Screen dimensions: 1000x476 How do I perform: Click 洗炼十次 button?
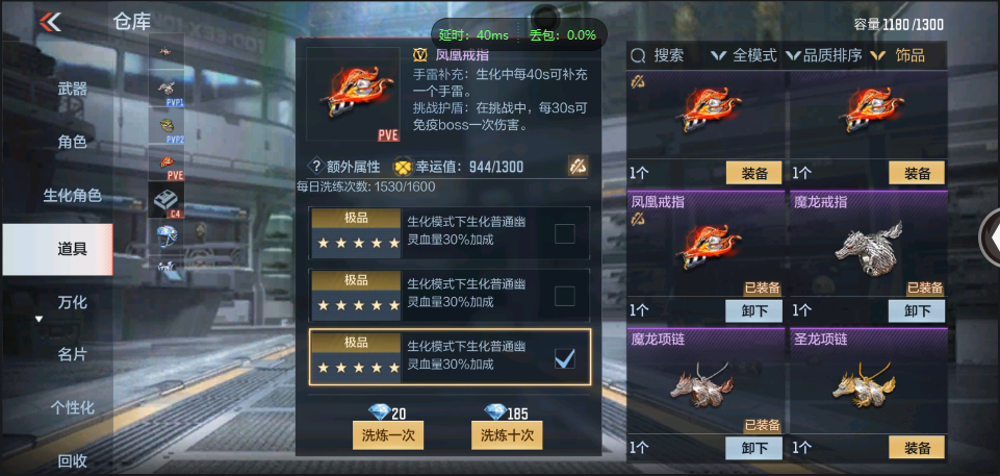(507, 435)
